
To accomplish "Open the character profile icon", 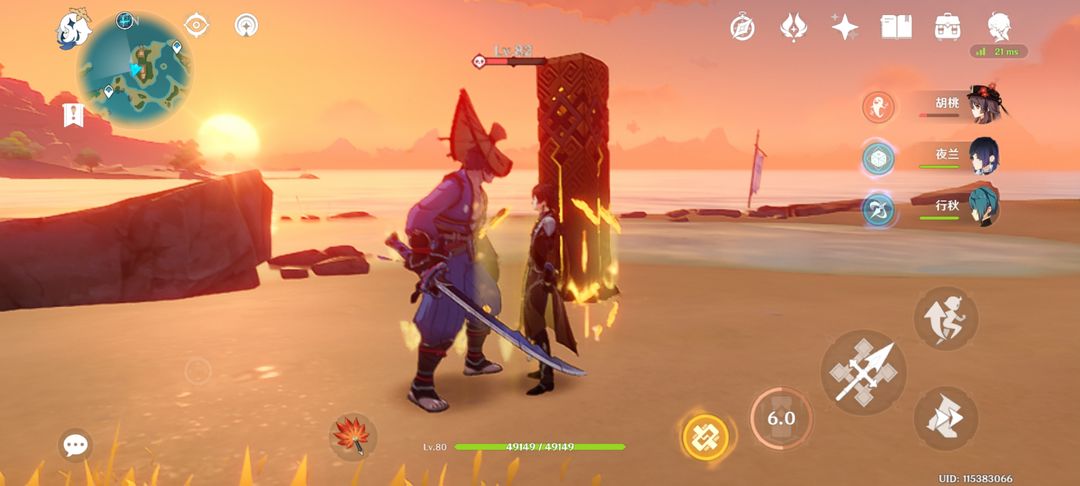I will tap(998, 27).
